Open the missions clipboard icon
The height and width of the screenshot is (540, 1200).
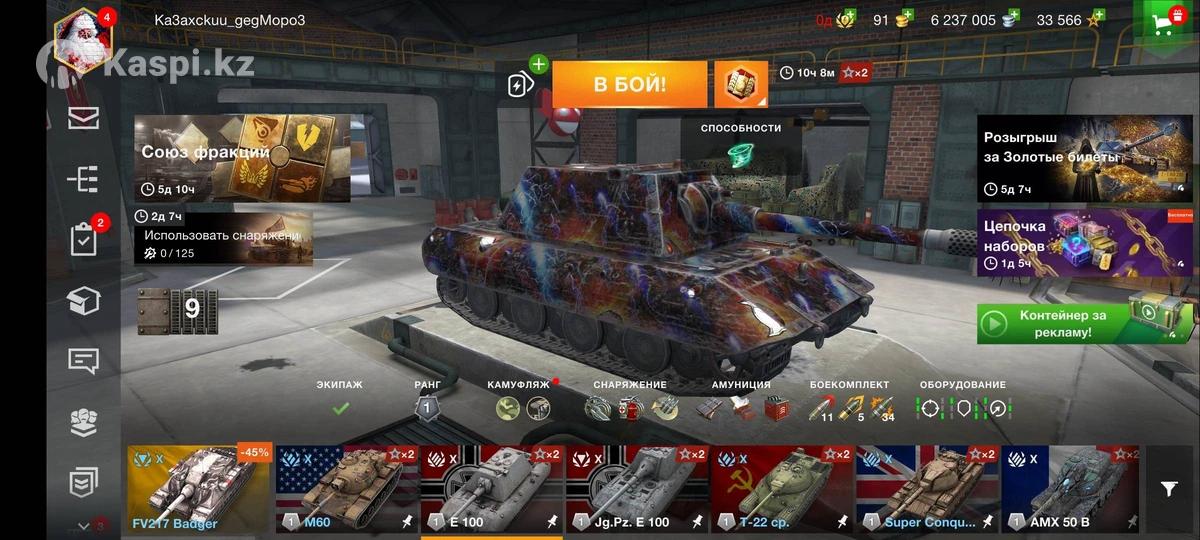(83, 240)
